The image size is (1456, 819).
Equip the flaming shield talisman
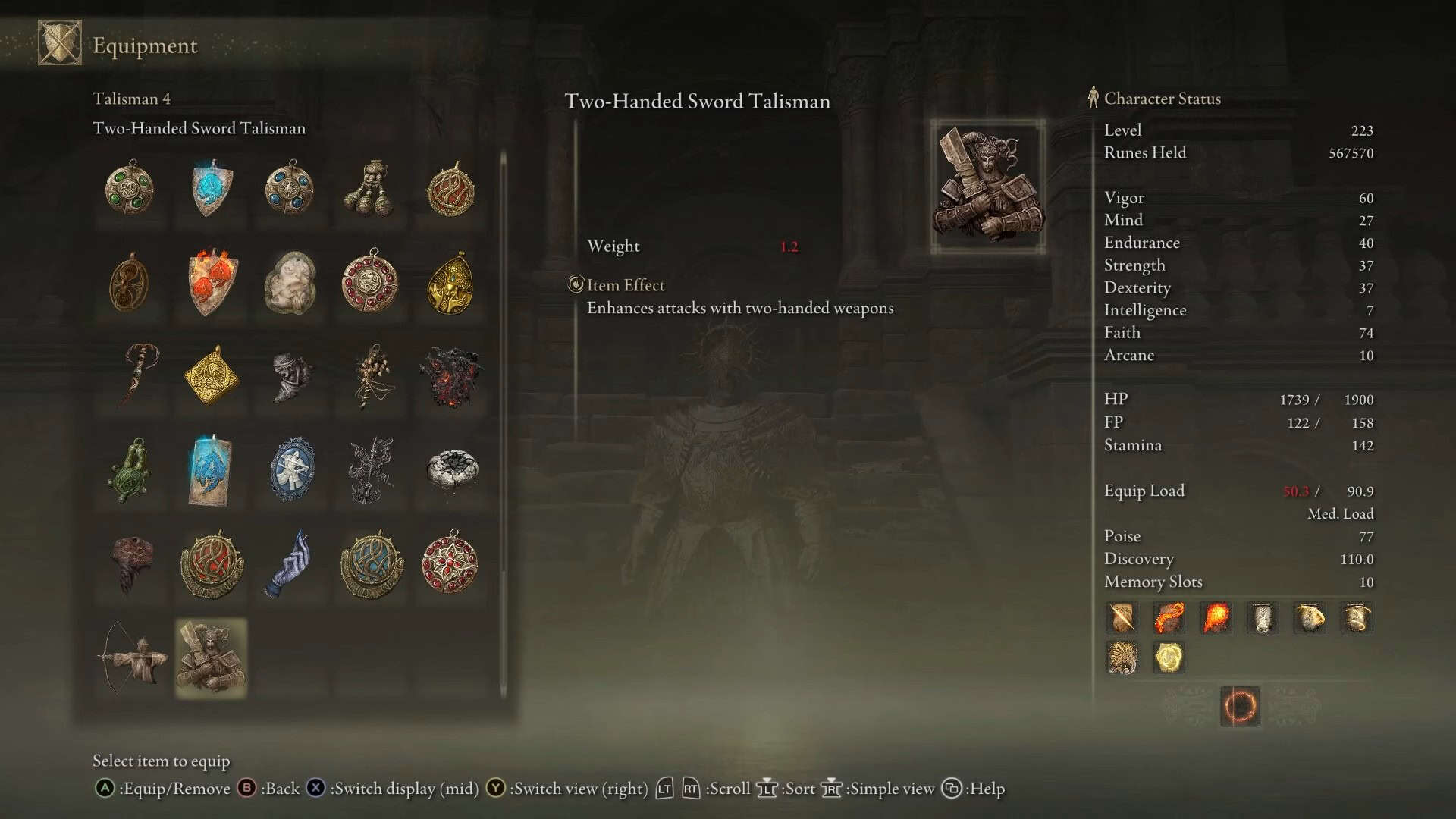point(212,282)
